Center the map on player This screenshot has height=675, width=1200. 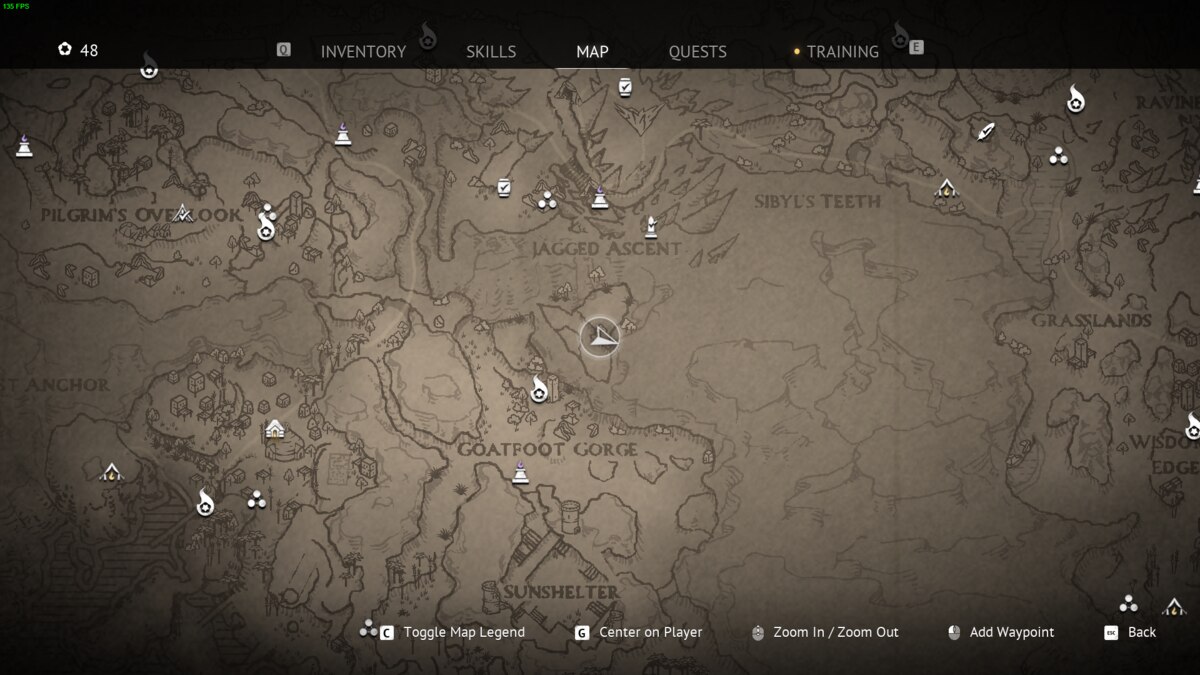(650, 632)
